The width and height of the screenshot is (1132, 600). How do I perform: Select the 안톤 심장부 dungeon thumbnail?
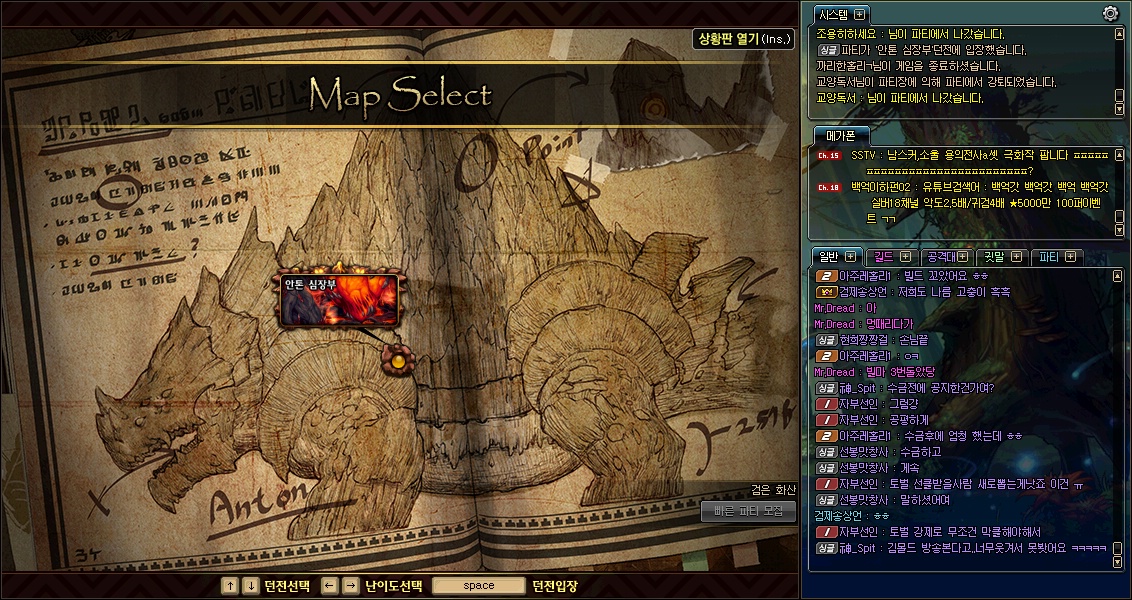[340, 300]
